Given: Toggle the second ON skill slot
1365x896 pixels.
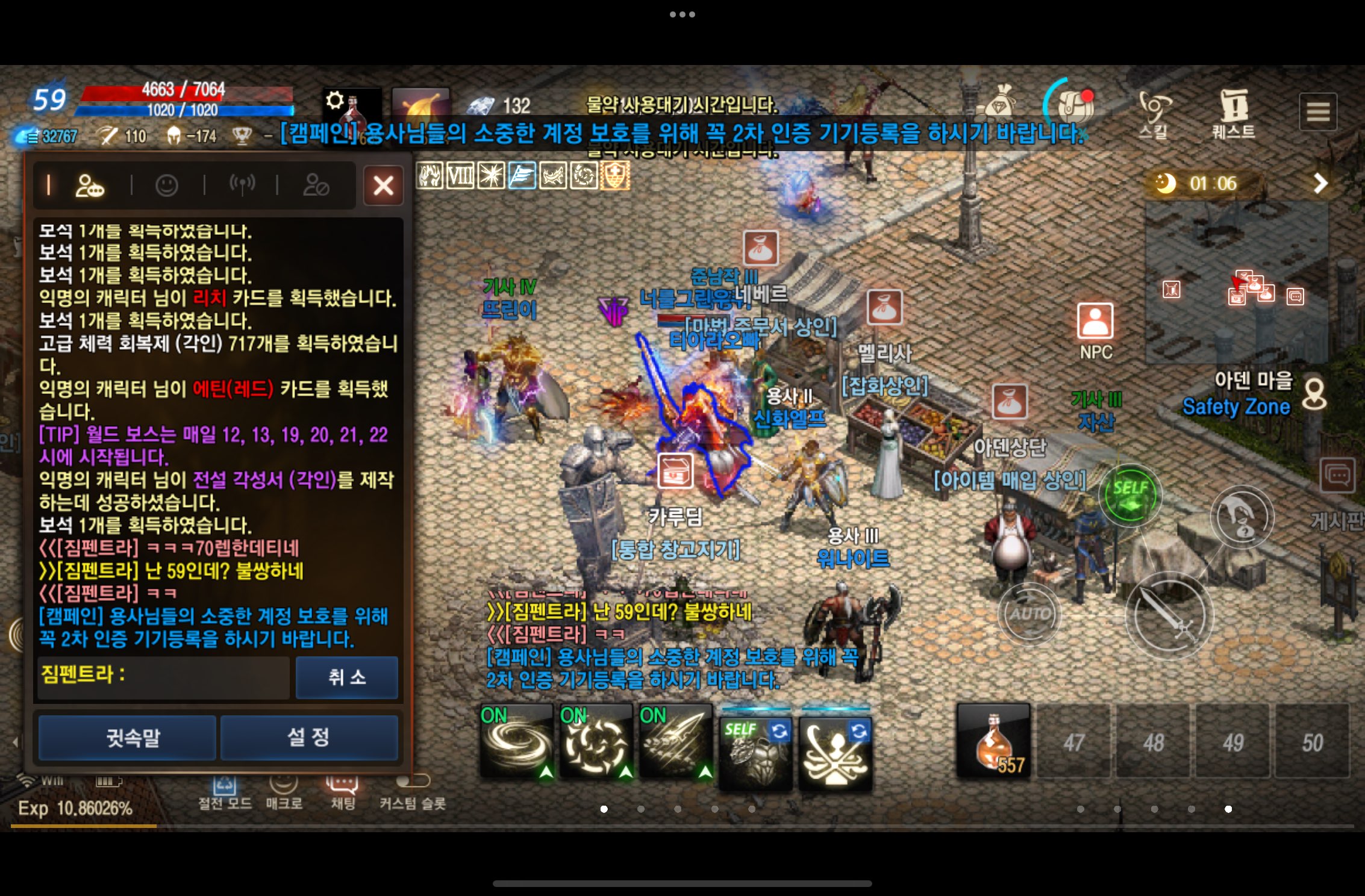Looking at the screenshot, I should [596, 742].
